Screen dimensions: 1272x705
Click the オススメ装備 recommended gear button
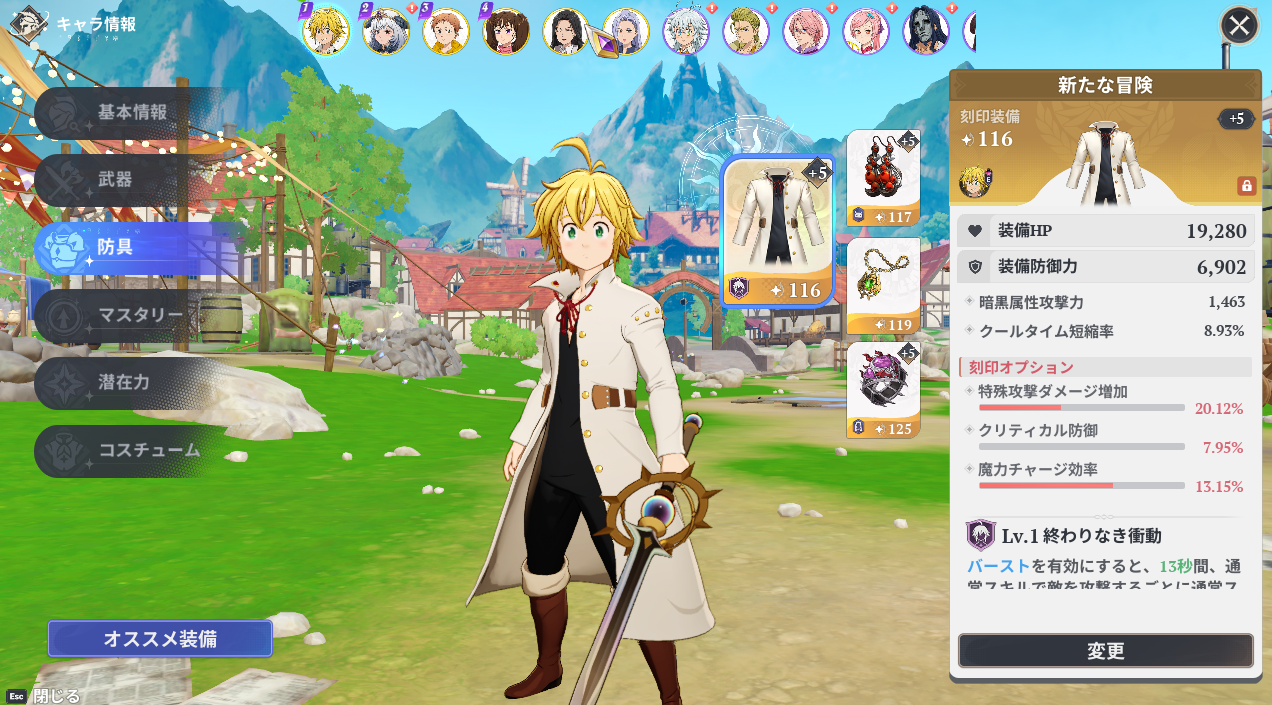pos(160,638)
